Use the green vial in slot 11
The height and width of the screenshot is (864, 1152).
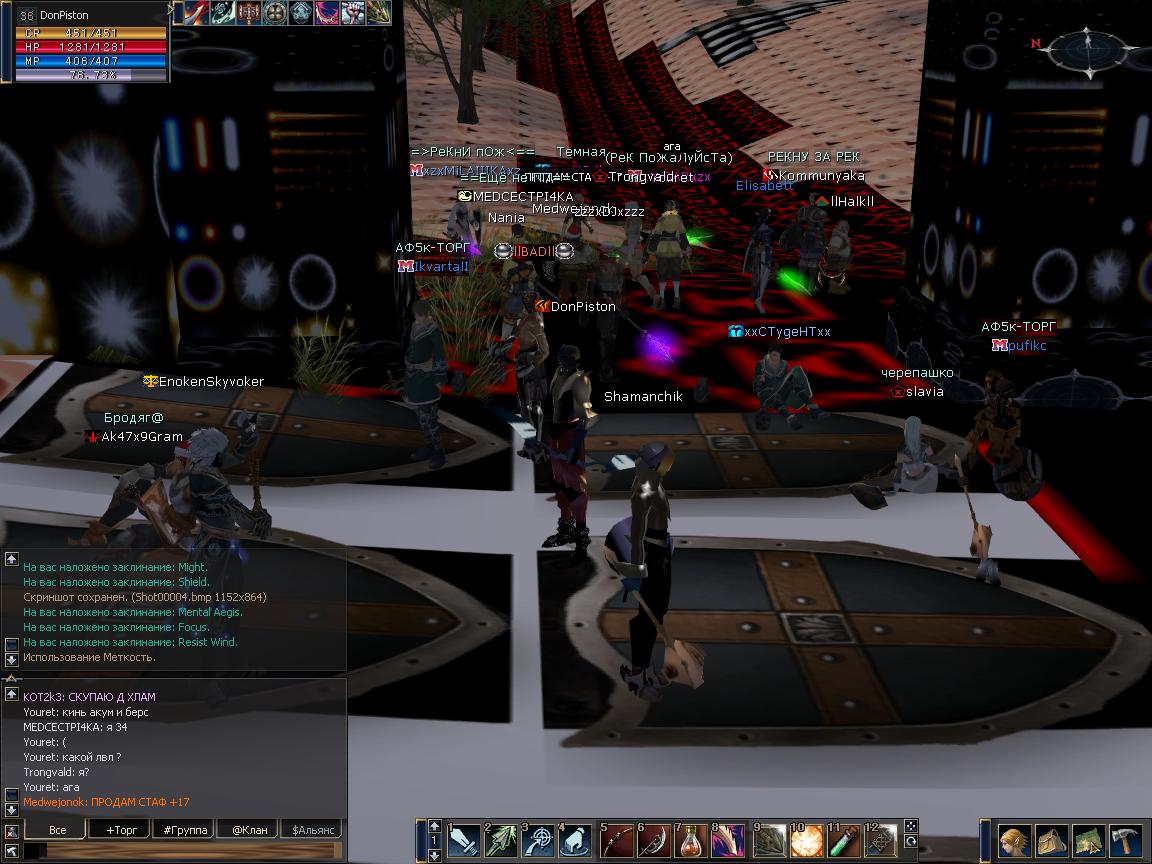[843, 841]
